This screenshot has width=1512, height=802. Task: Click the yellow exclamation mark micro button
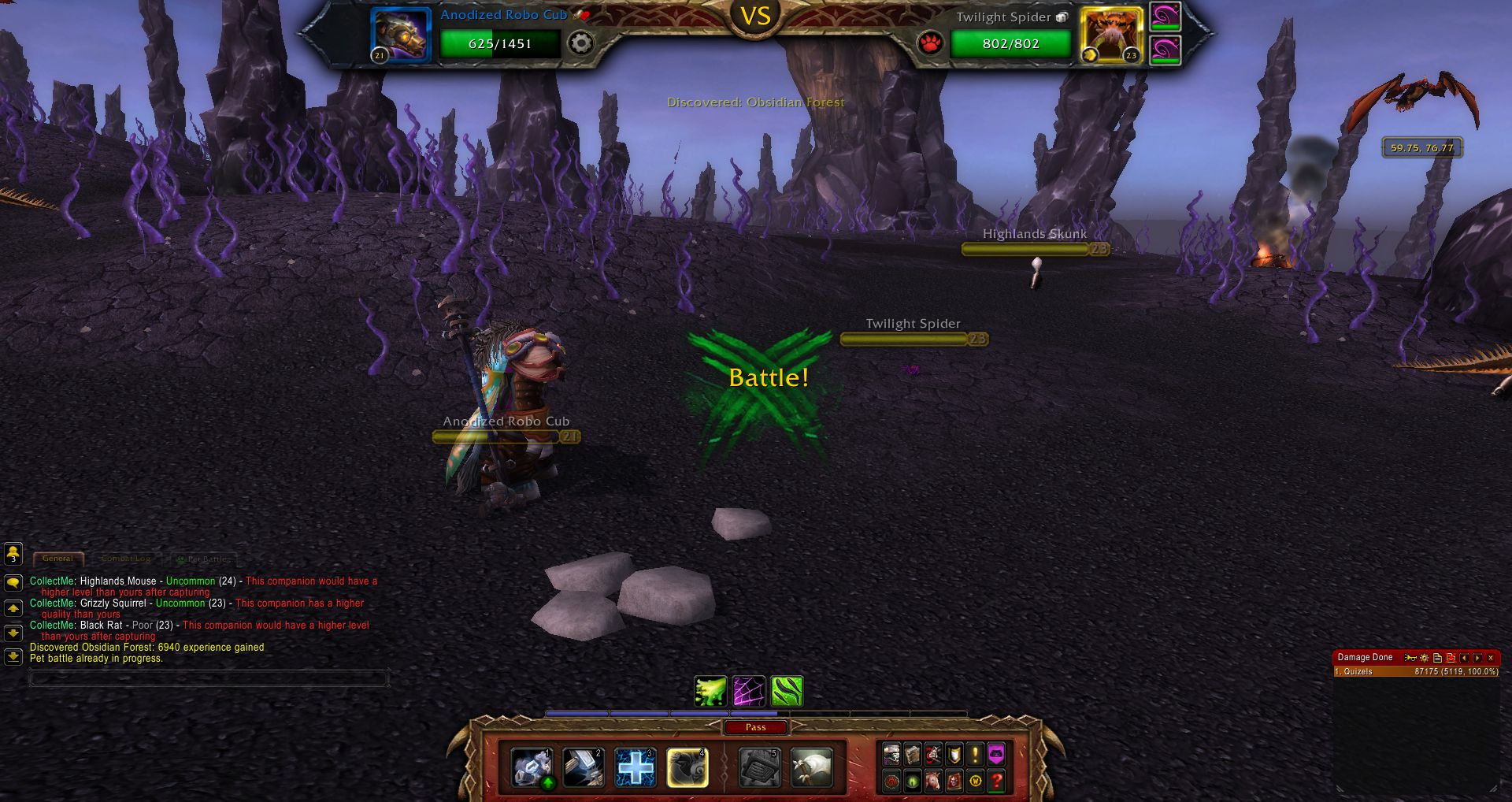pyautogui.click(x=975, y=755)
